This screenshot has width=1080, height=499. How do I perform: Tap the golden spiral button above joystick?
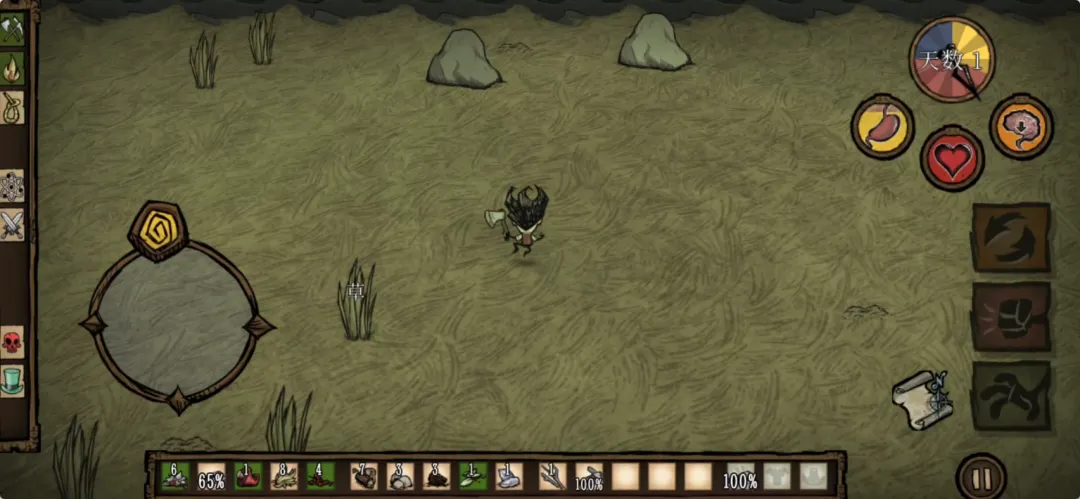click(158, 229)
